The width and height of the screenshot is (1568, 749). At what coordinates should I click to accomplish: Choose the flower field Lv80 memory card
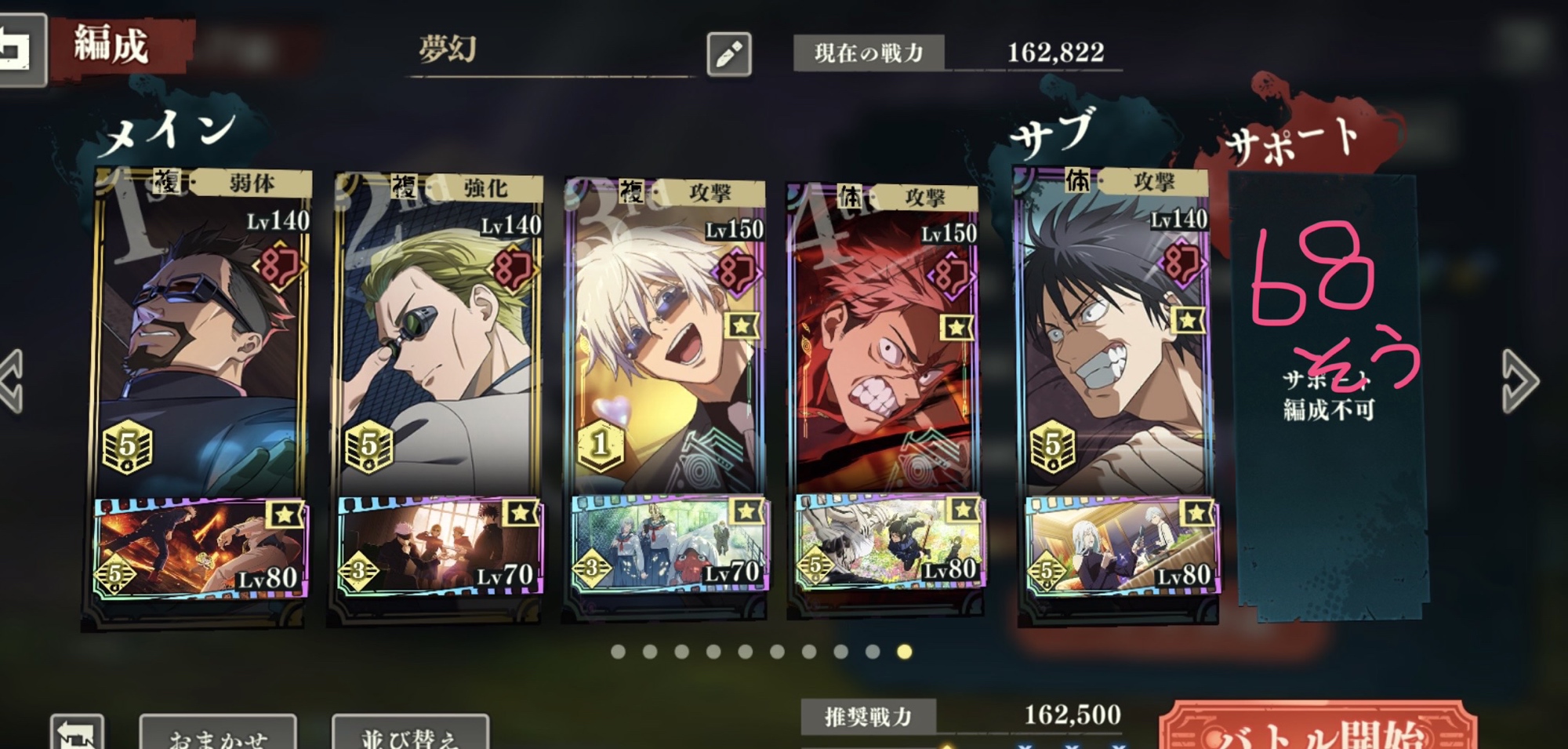pos(889,541)
